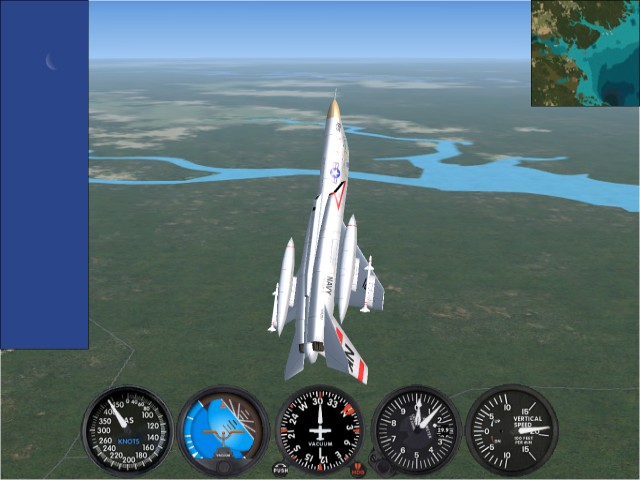
Task: Turn the red HDG bug knob
Action: pyautogui.click(x=358, y=469)
